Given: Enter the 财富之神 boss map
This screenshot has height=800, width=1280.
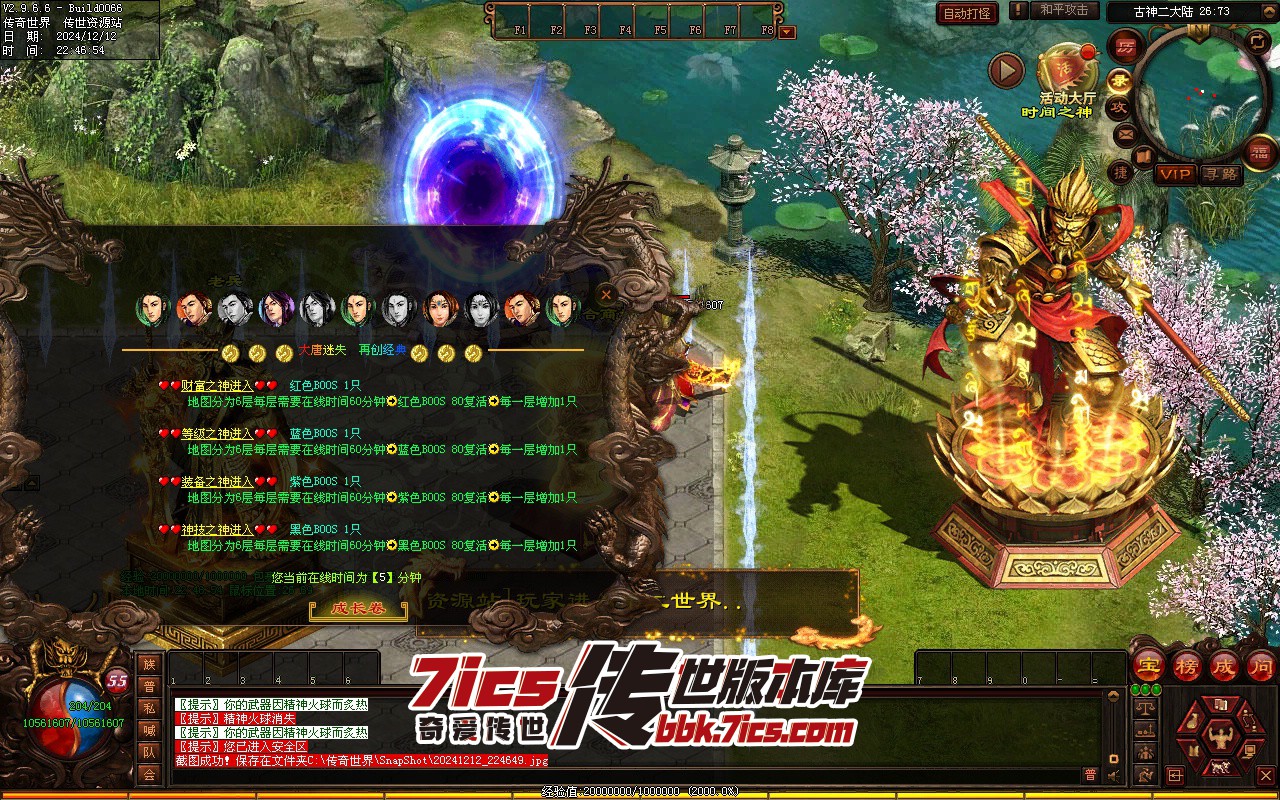Looking at the screenshot, I should point(217,385).
